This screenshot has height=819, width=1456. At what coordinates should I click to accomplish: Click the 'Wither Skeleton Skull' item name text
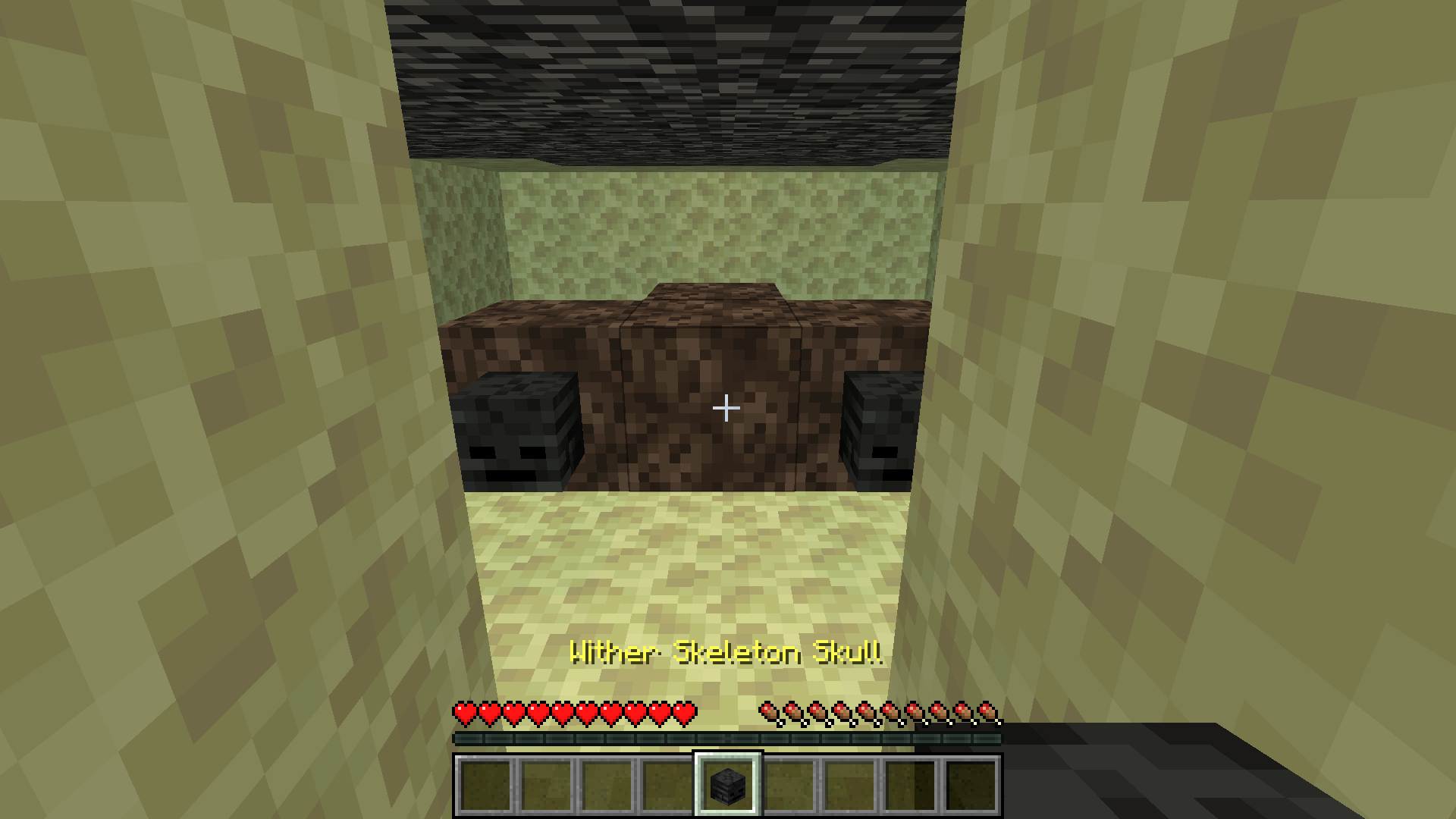(x=725, y=651)
